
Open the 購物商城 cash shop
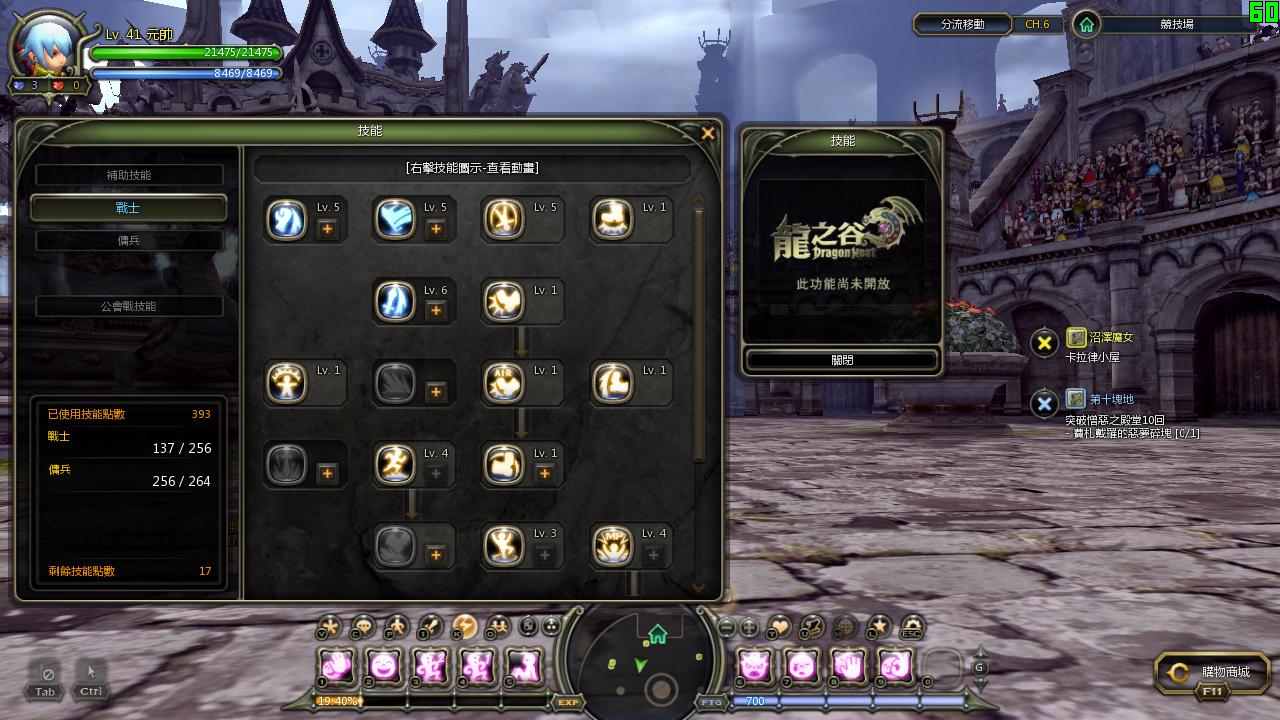tap(1213, 674)
